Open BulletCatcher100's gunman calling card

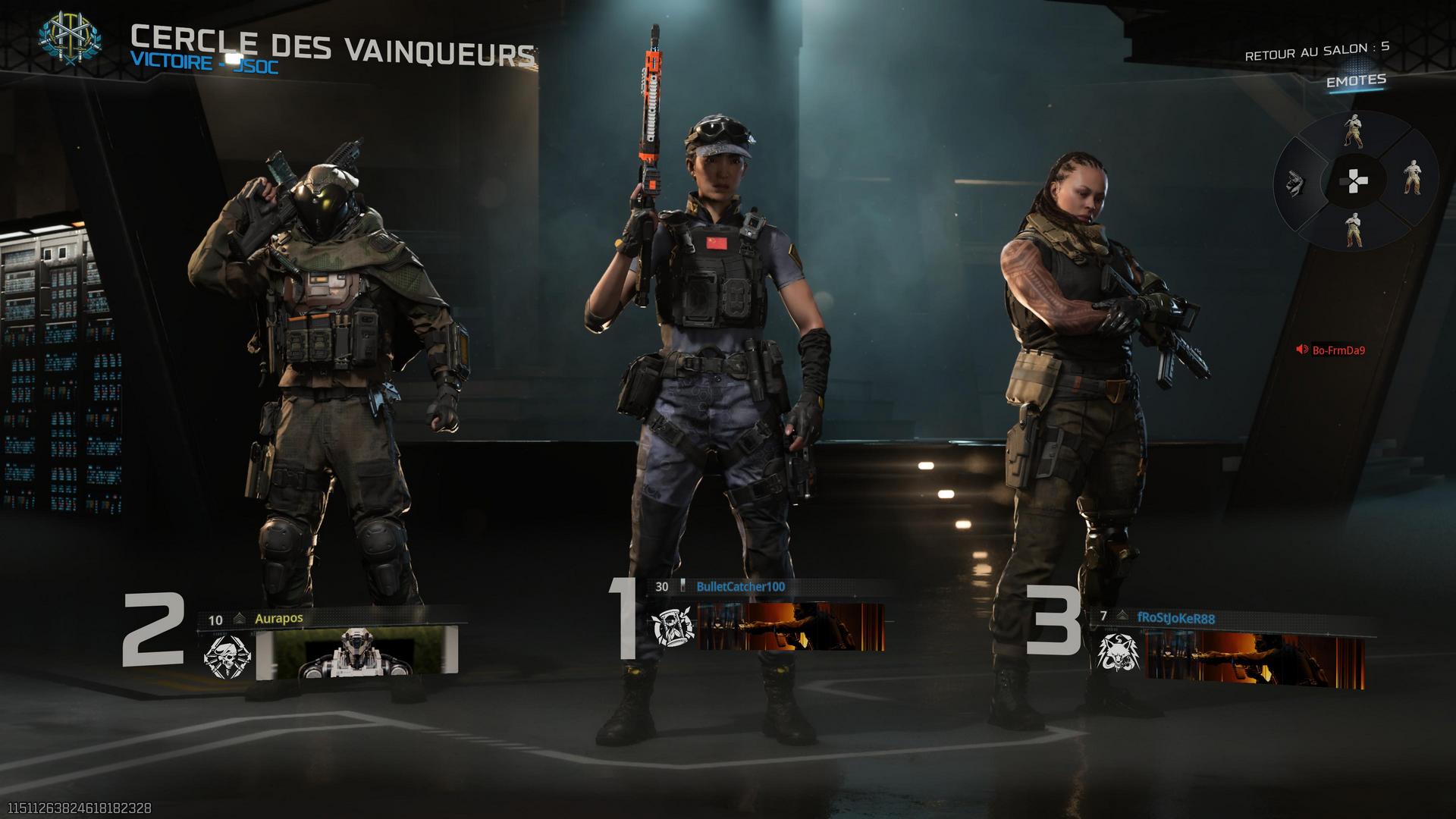(x=791, y=627)
